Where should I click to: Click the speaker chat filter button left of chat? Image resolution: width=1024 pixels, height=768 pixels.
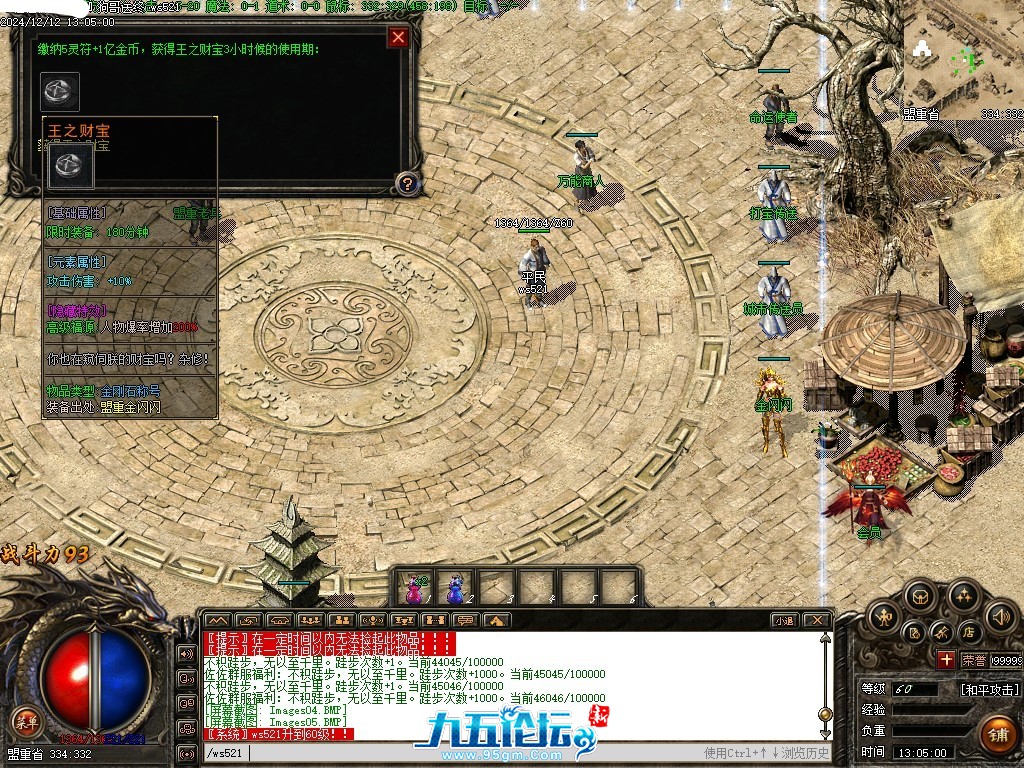[186, 654]
